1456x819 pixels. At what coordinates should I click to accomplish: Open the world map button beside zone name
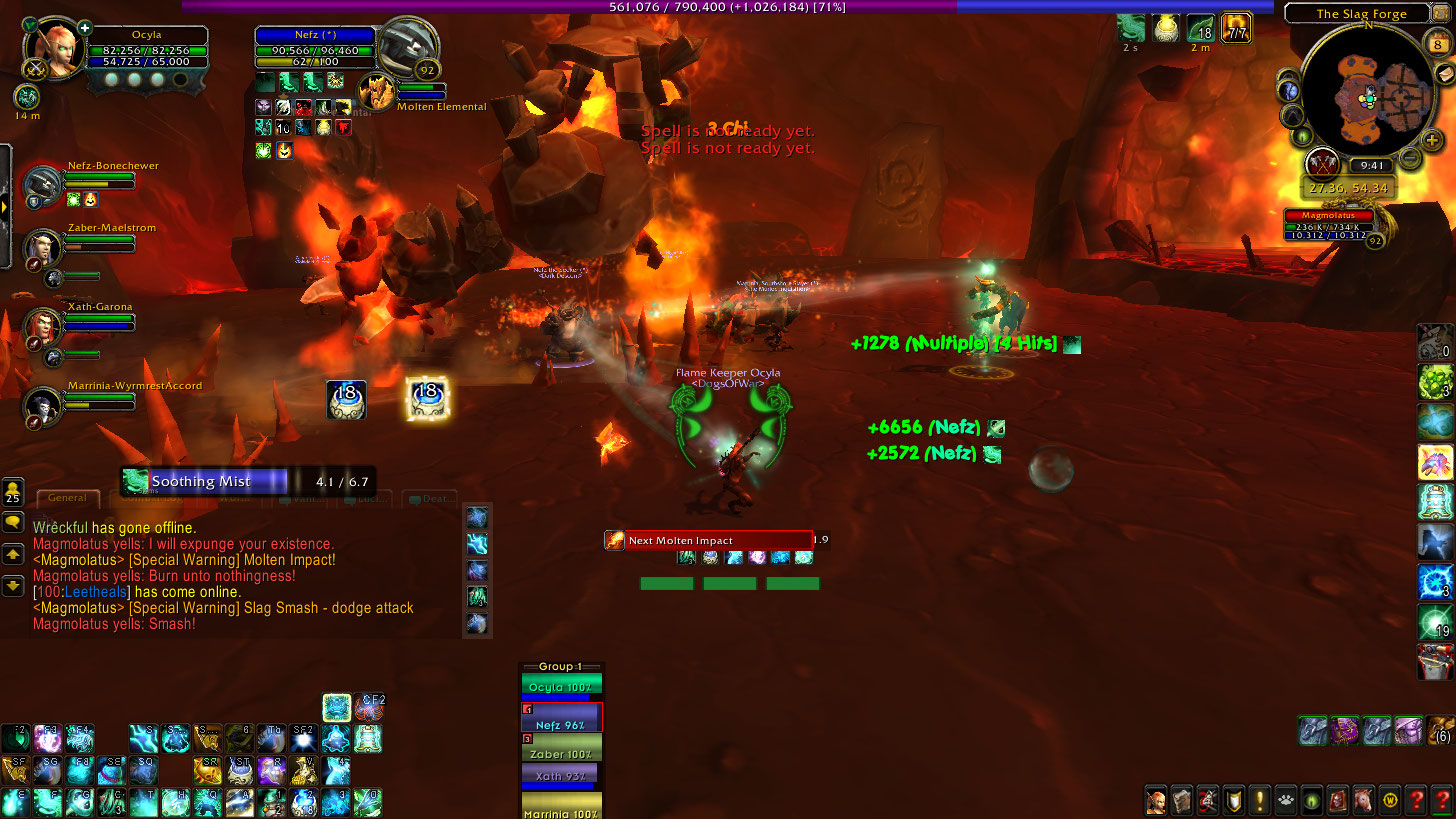(1440, 13)
